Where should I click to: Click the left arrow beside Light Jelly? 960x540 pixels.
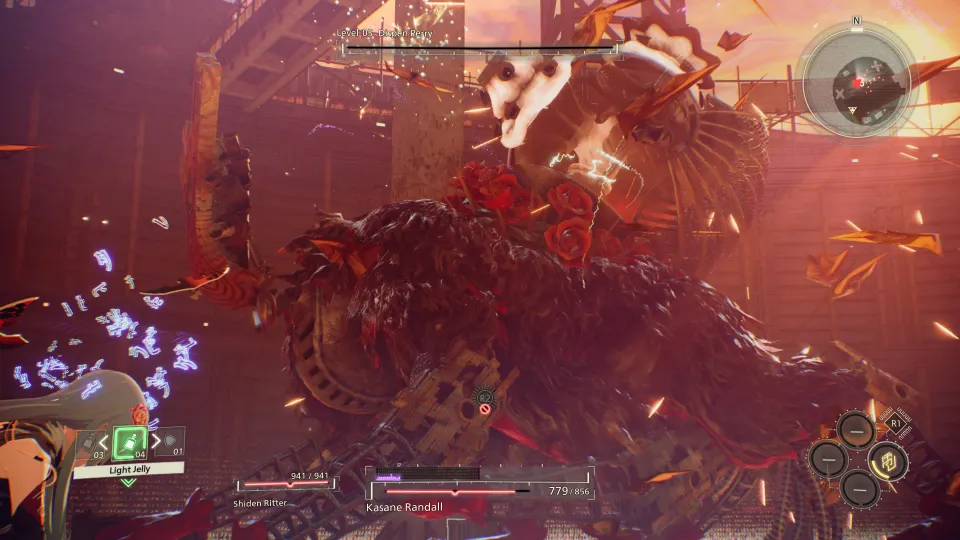pyautogui.click(x=103, y=441)
